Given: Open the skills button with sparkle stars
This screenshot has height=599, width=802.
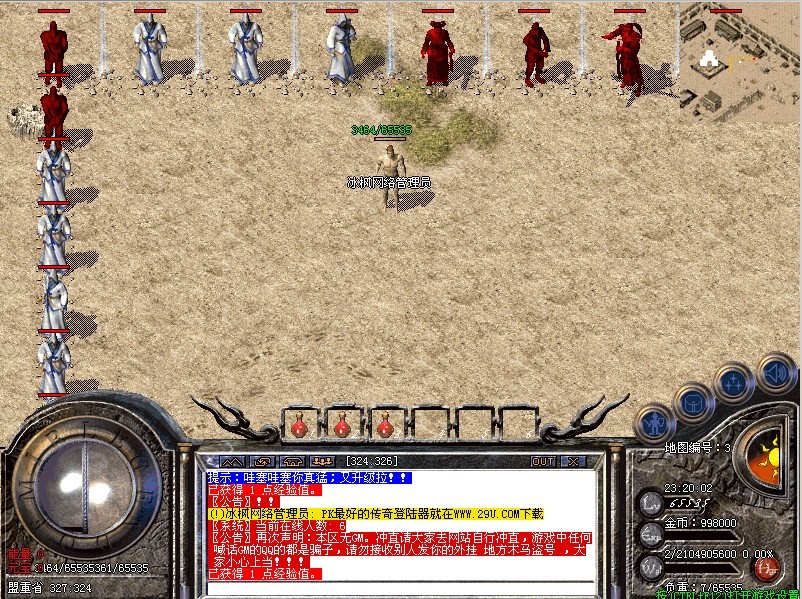Looking at the screenshot, I should coord(735,381).
